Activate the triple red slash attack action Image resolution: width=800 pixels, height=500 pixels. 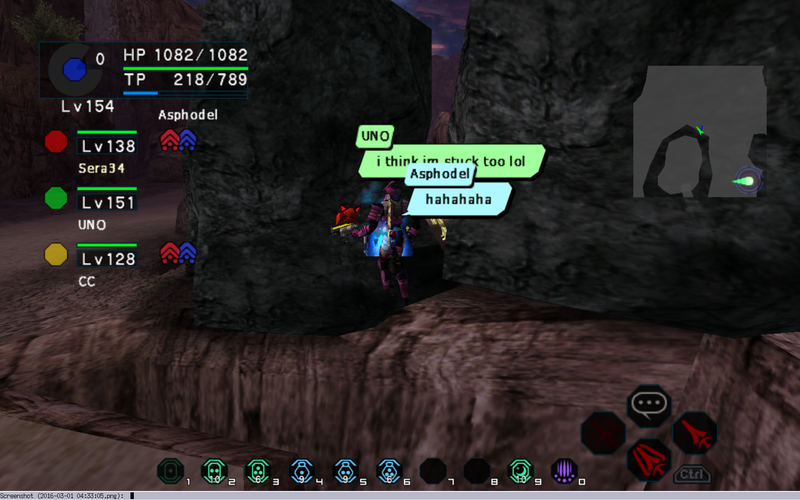tap(648, 459)
